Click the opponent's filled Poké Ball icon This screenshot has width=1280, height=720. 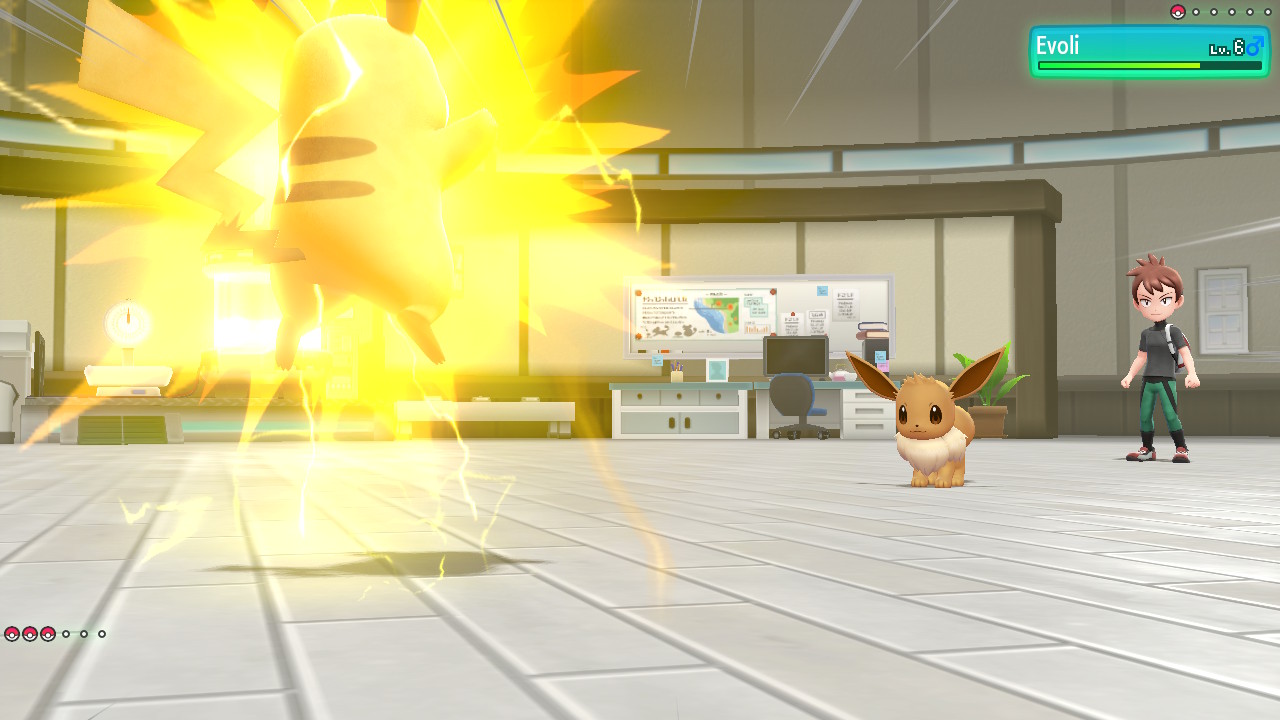1177,12
